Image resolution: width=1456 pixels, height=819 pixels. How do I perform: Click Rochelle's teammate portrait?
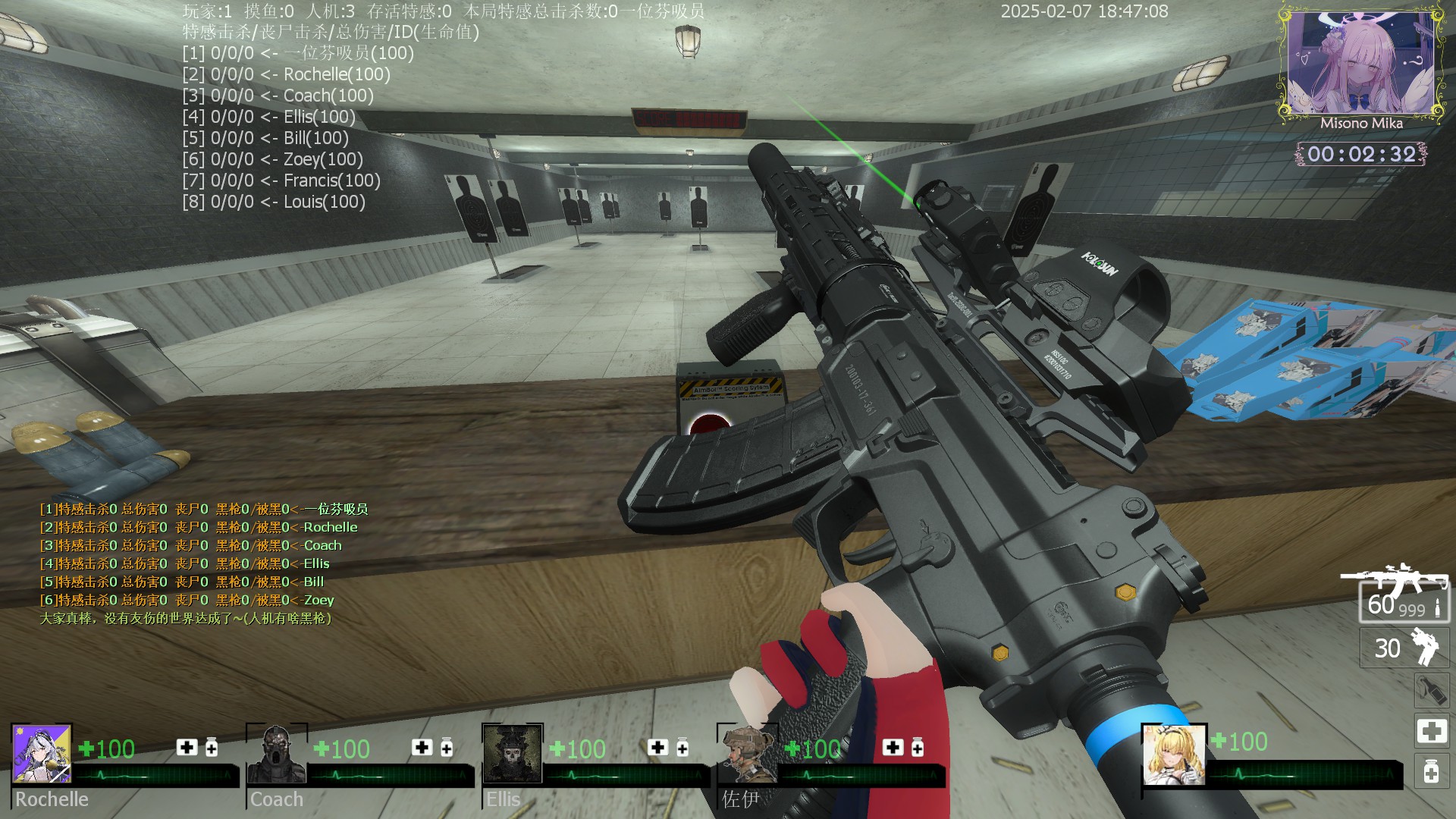tap(42, 753)
